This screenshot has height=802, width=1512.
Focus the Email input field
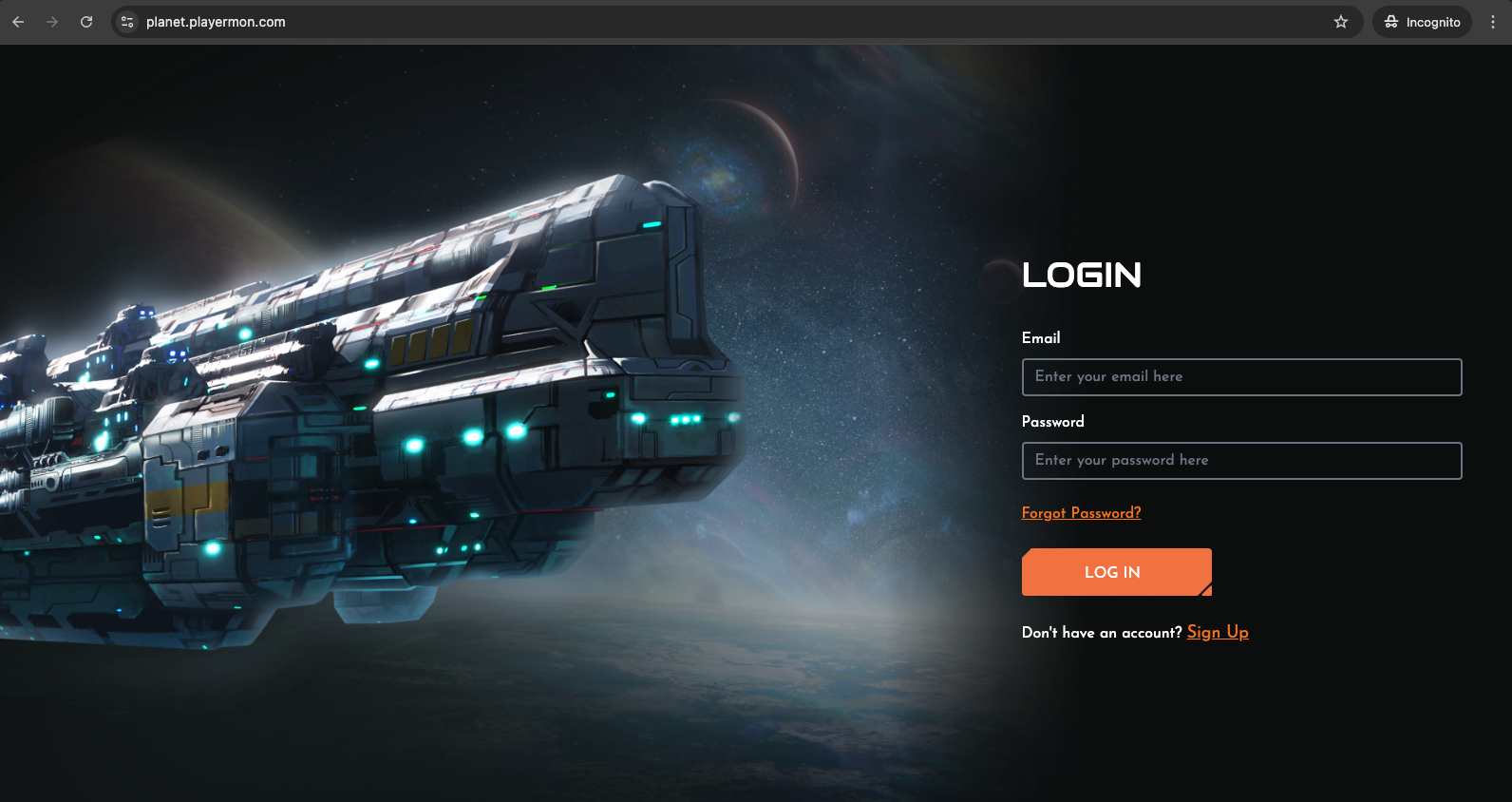click(x=1241, y=377)
